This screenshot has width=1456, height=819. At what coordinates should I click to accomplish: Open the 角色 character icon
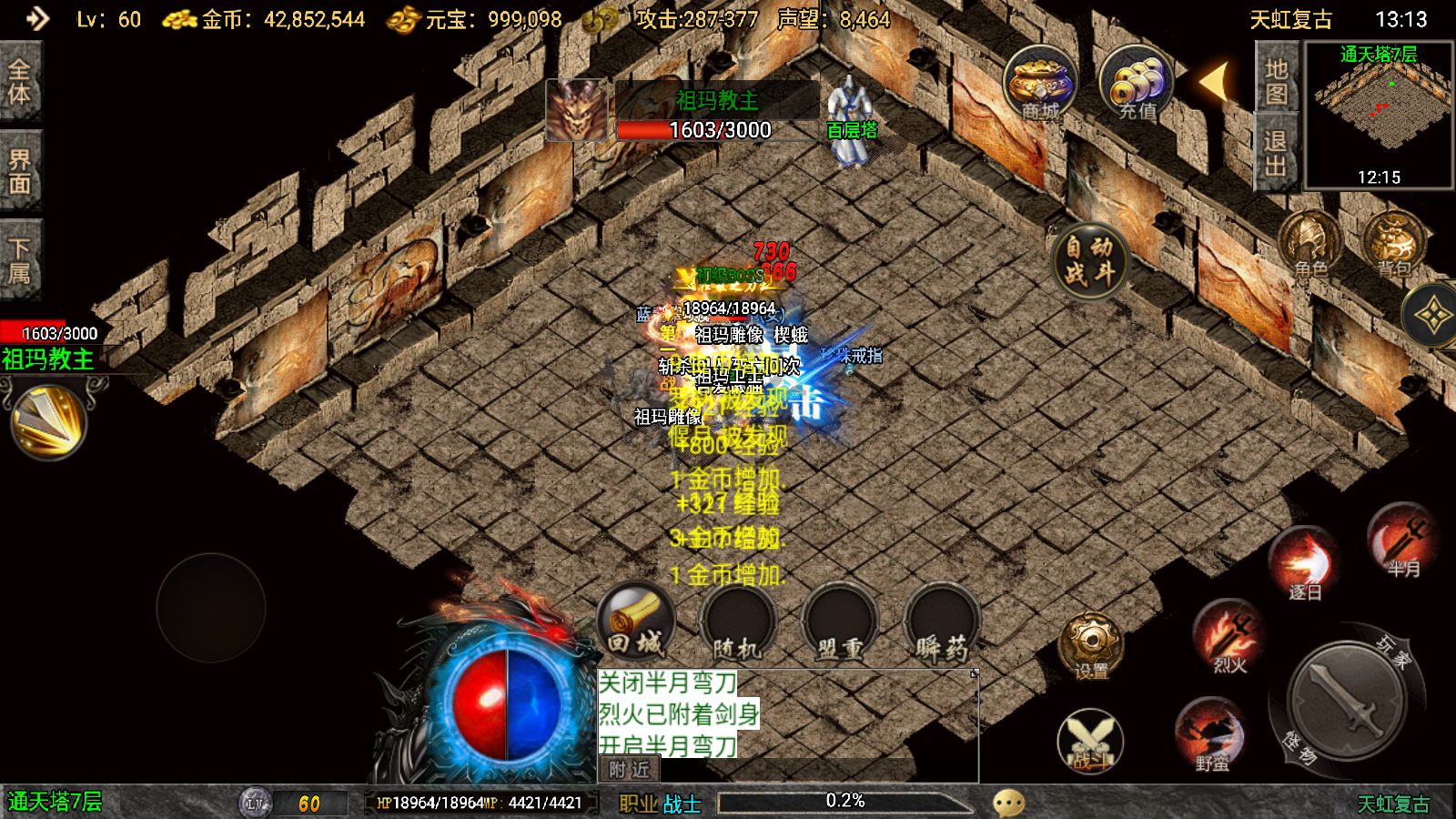pyautogui.click(x=1310, y=244)
